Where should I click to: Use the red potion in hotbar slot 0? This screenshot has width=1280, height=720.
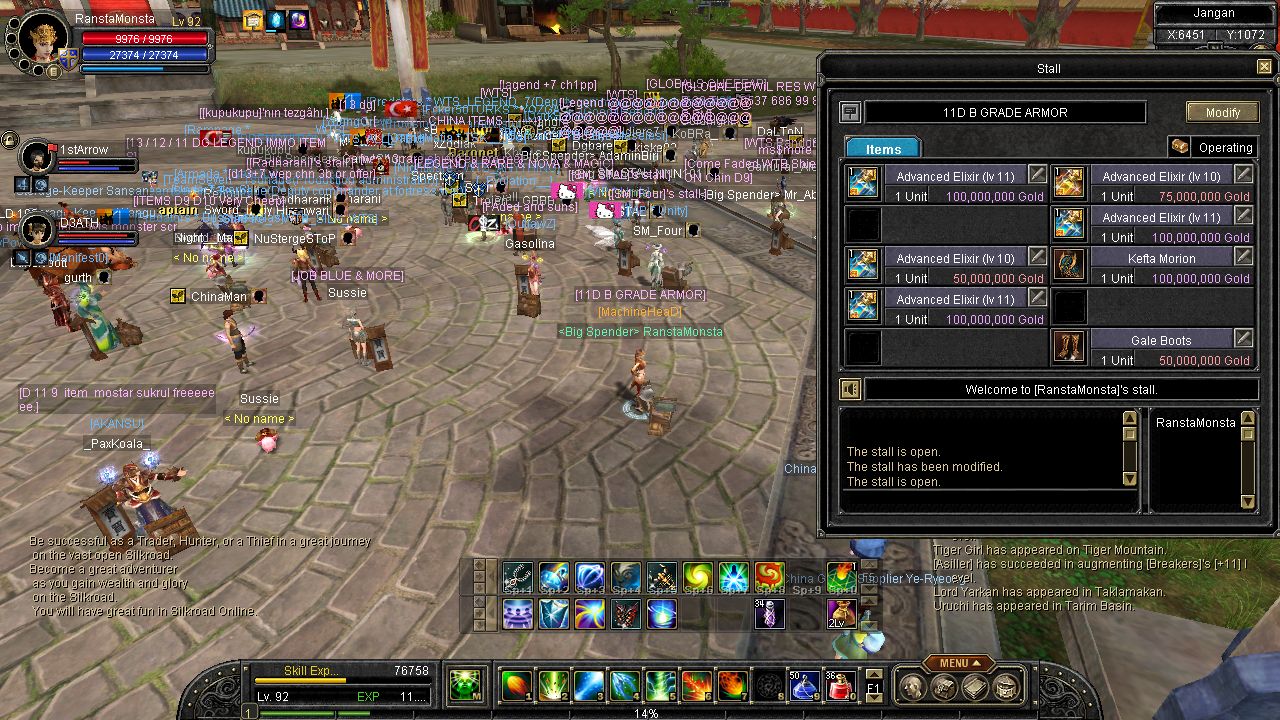(839, 685)
